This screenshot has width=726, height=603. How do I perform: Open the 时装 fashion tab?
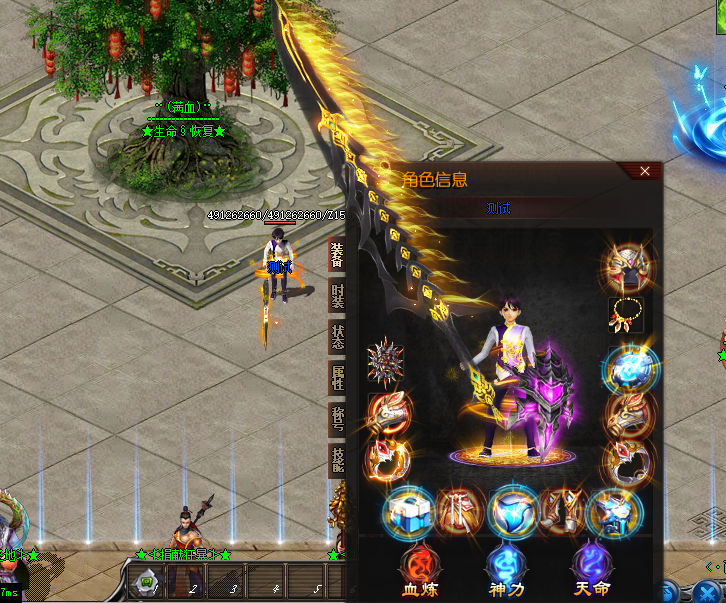click(x=337, y=297)
